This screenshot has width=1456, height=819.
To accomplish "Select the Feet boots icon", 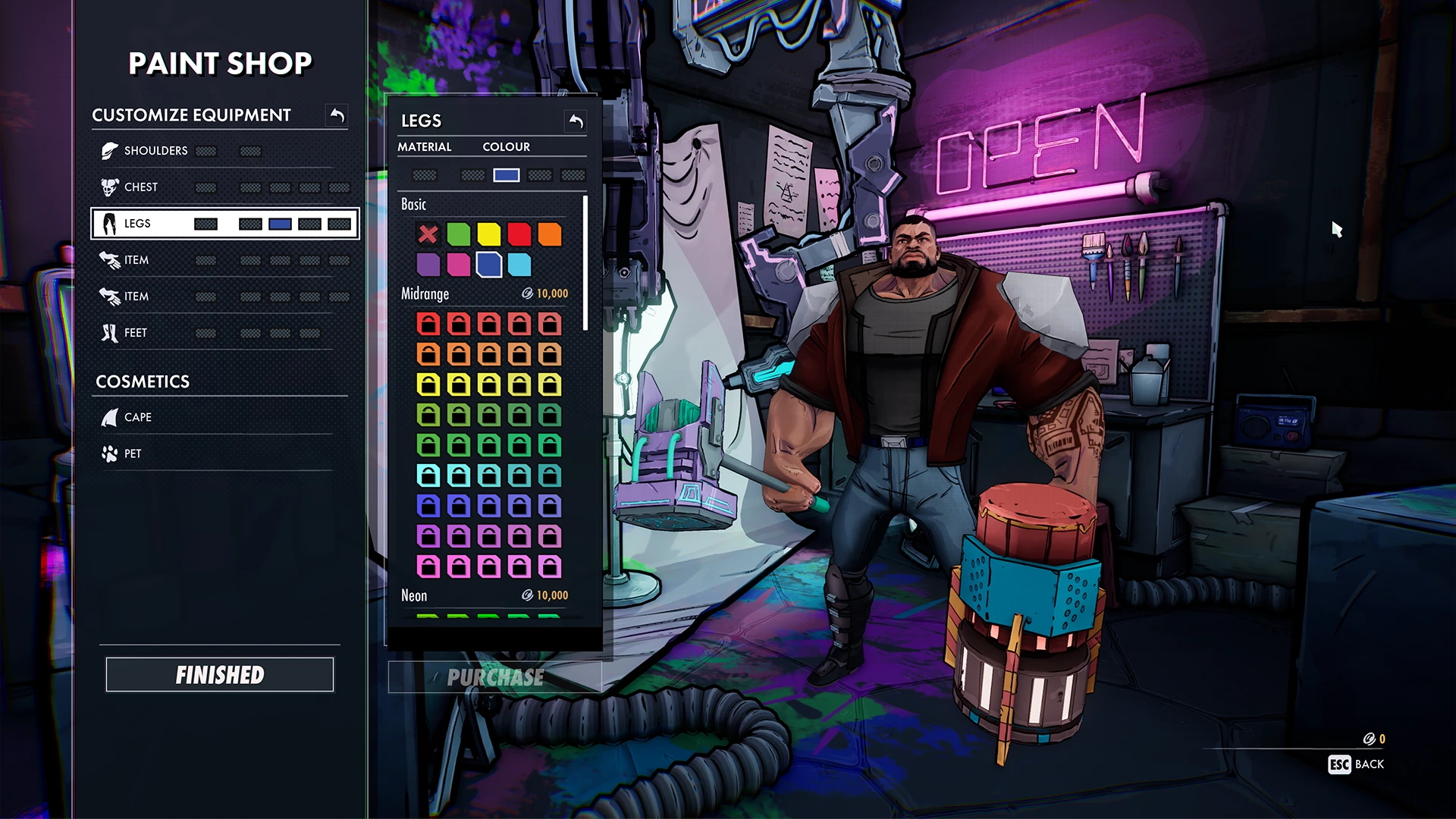I will coord(108,332).
